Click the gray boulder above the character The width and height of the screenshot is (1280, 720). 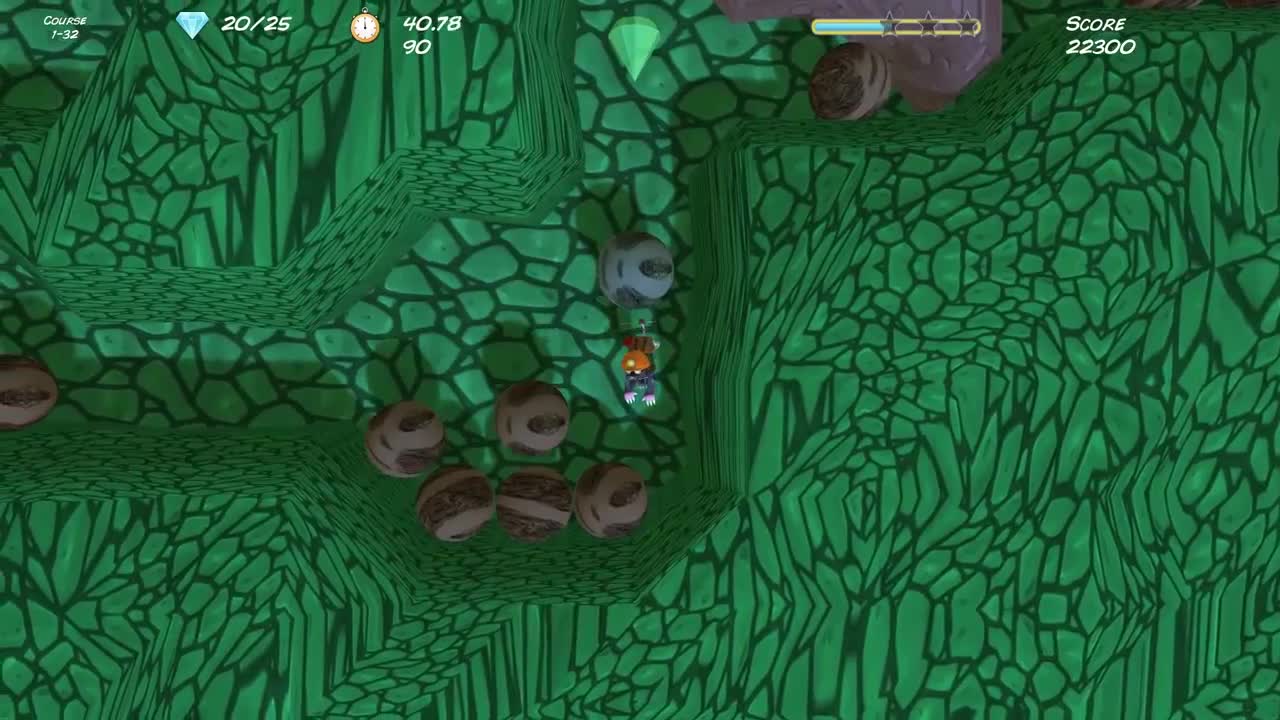[x=636, y=270]
